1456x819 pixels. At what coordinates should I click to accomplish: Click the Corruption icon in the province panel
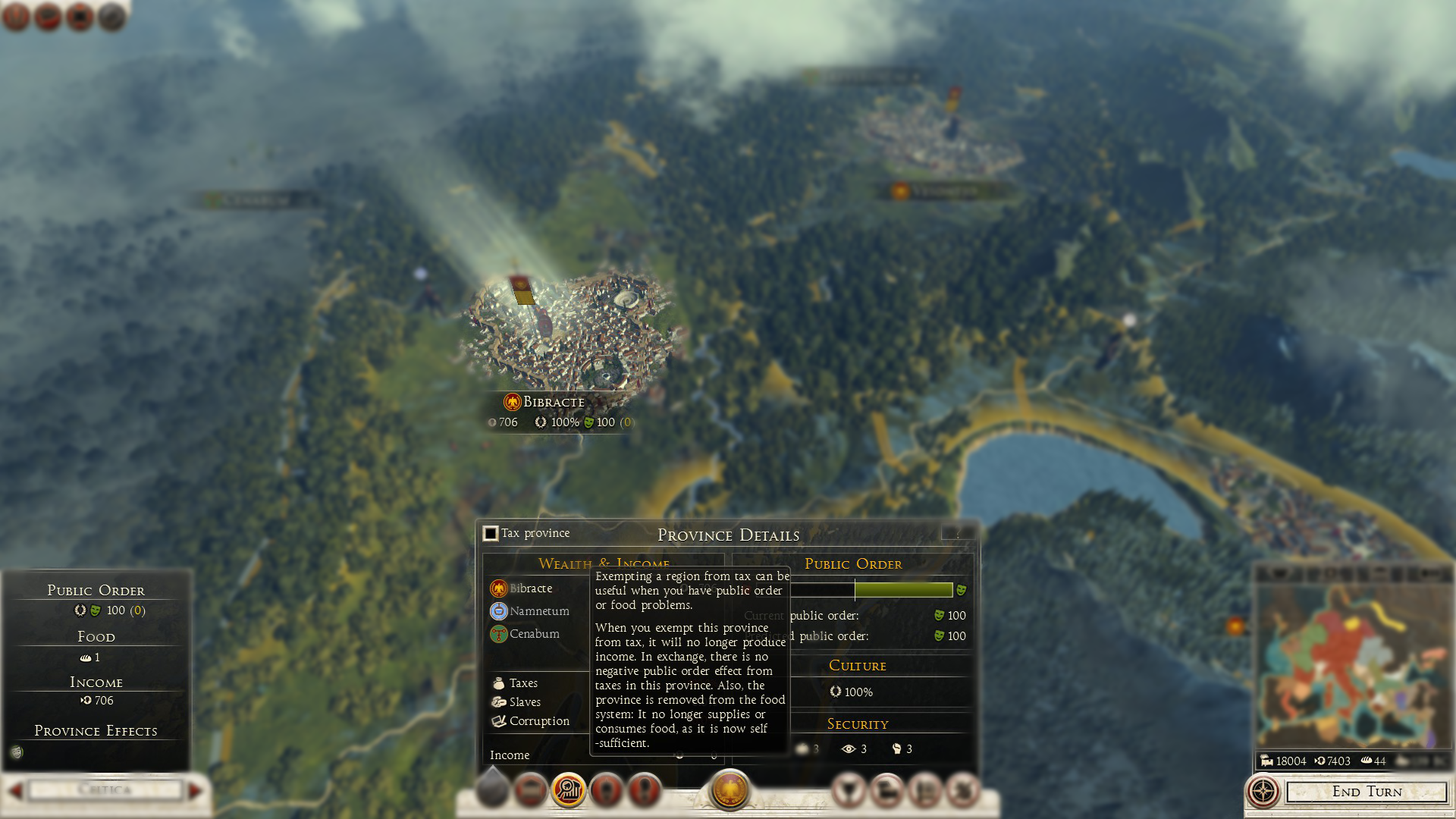pyautogui.click(x=499, y=720)
